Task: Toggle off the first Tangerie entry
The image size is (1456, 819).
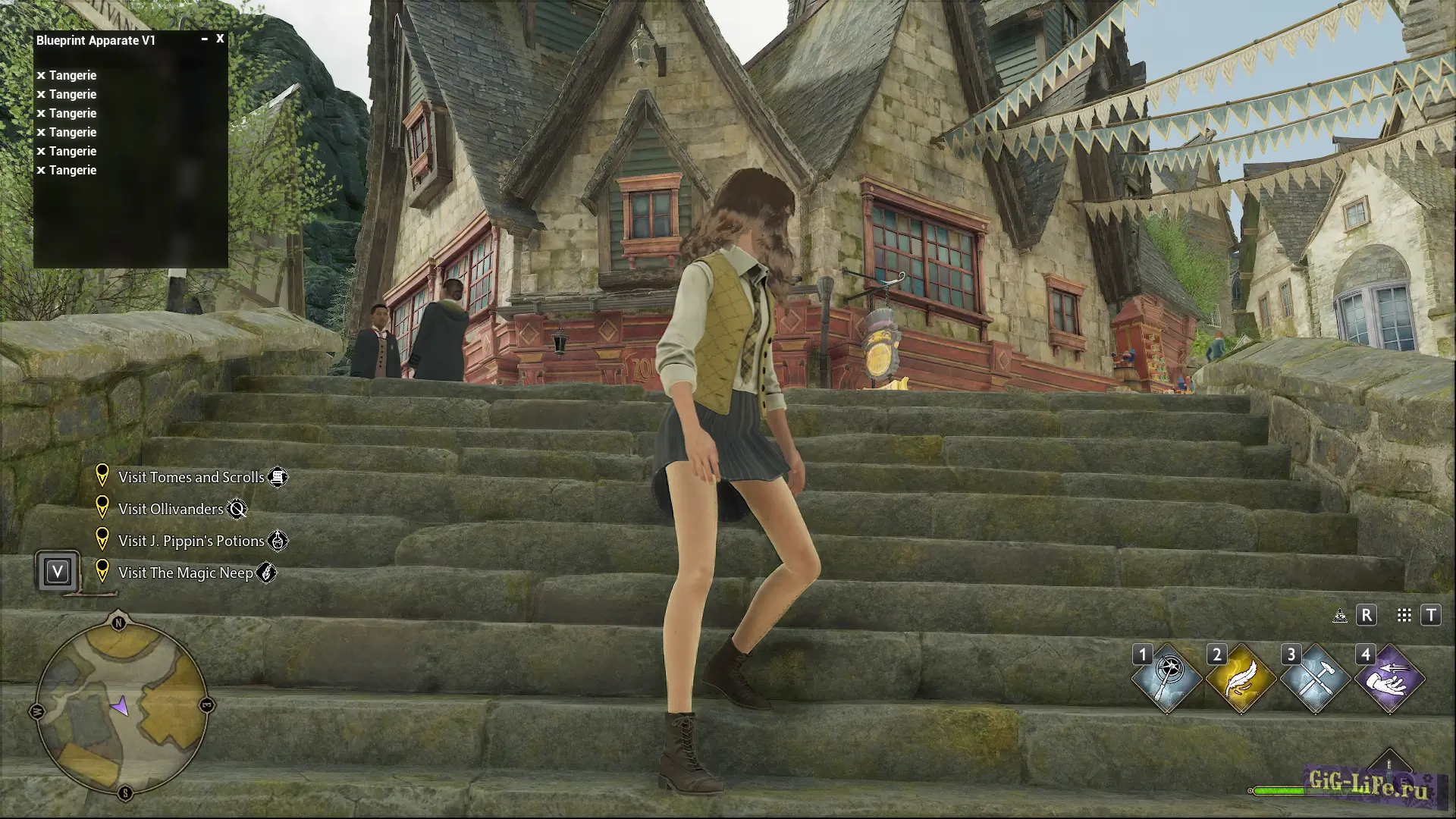Action: [x=41, y=75]
